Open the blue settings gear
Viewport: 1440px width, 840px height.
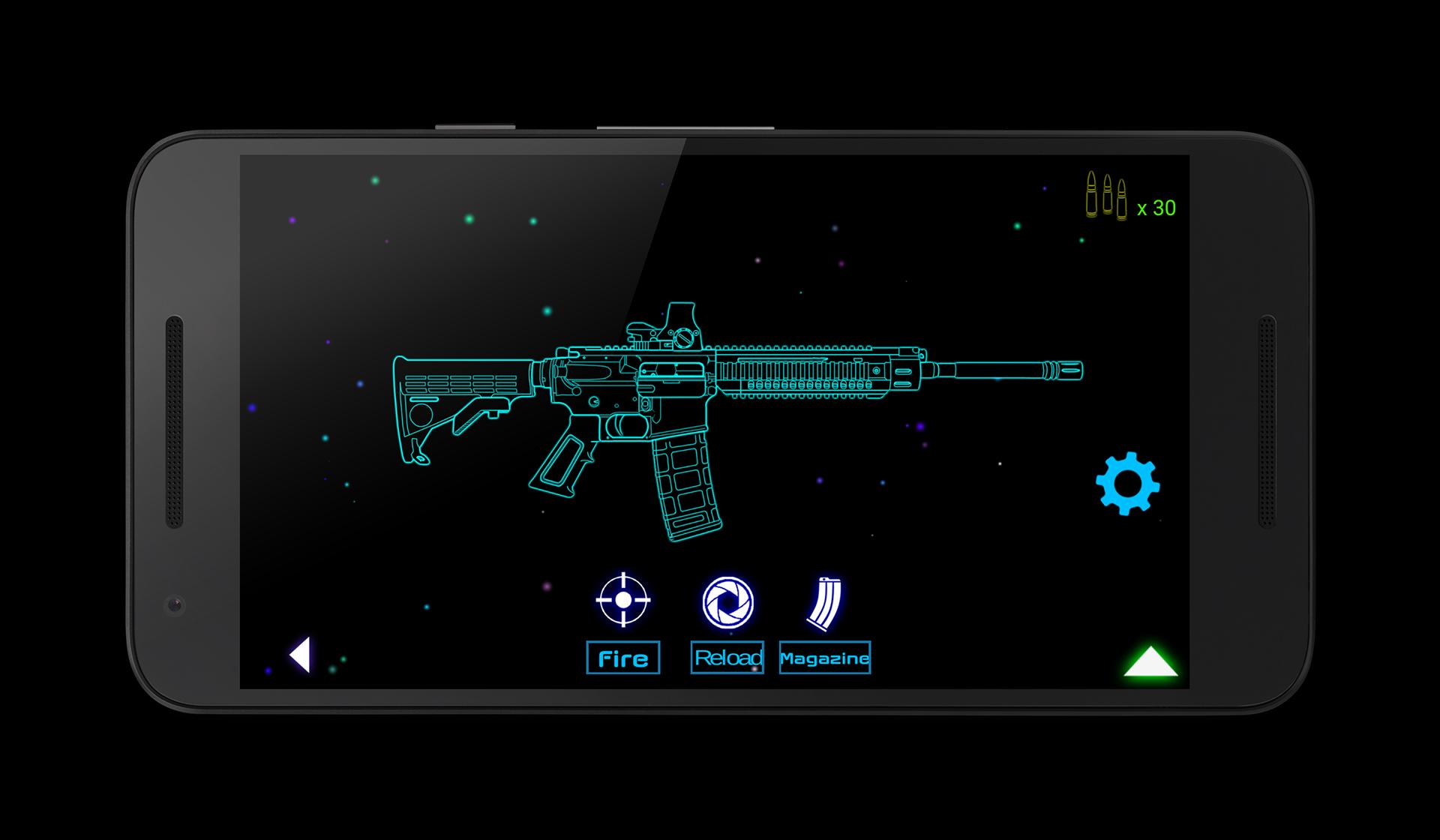[1129, 484]
